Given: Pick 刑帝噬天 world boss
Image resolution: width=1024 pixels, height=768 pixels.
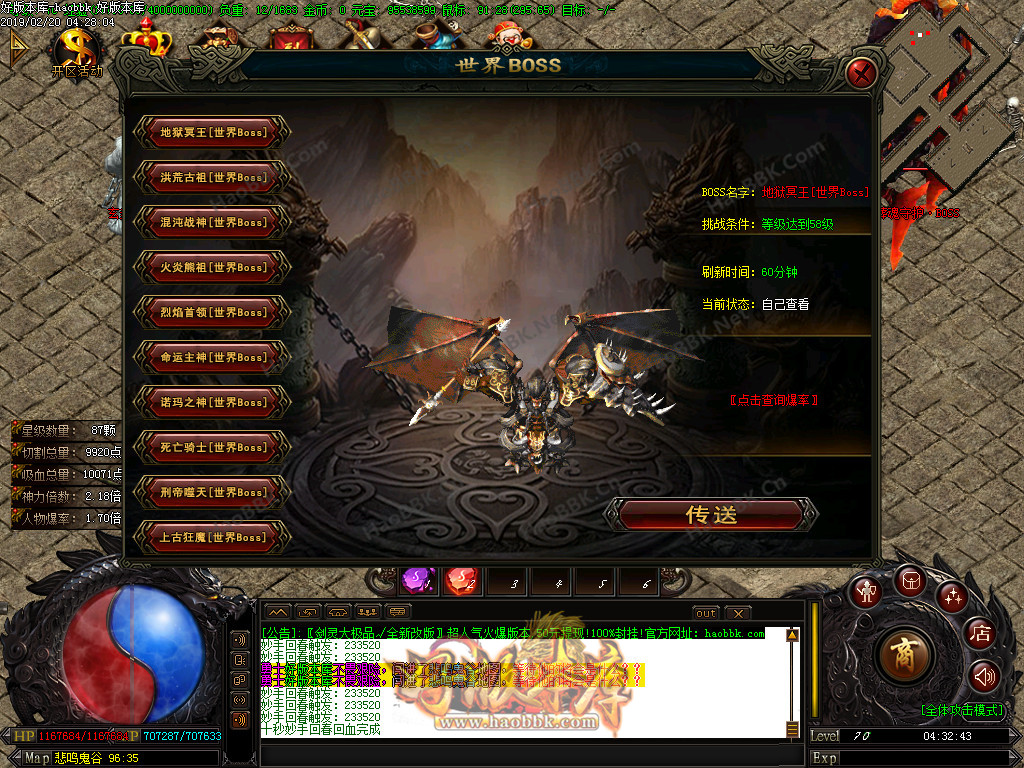Looking at the screenshot, I should [x=213, y=492].
